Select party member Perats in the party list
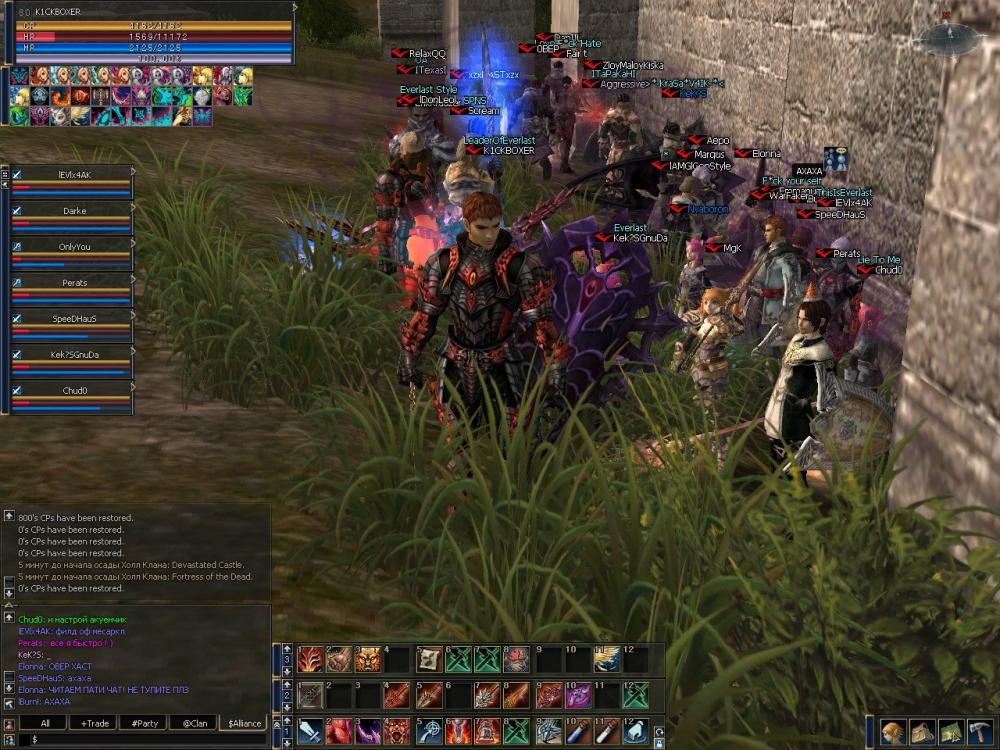1000x750 pixels. point(74,283)
